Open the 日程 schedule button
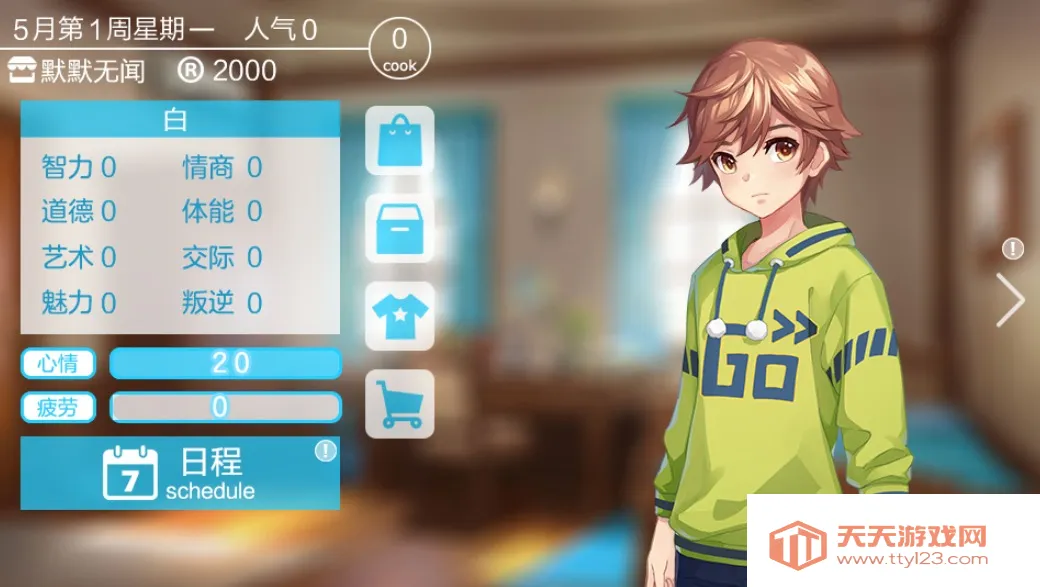This screenshot has width=1040, height=587. 180,473
